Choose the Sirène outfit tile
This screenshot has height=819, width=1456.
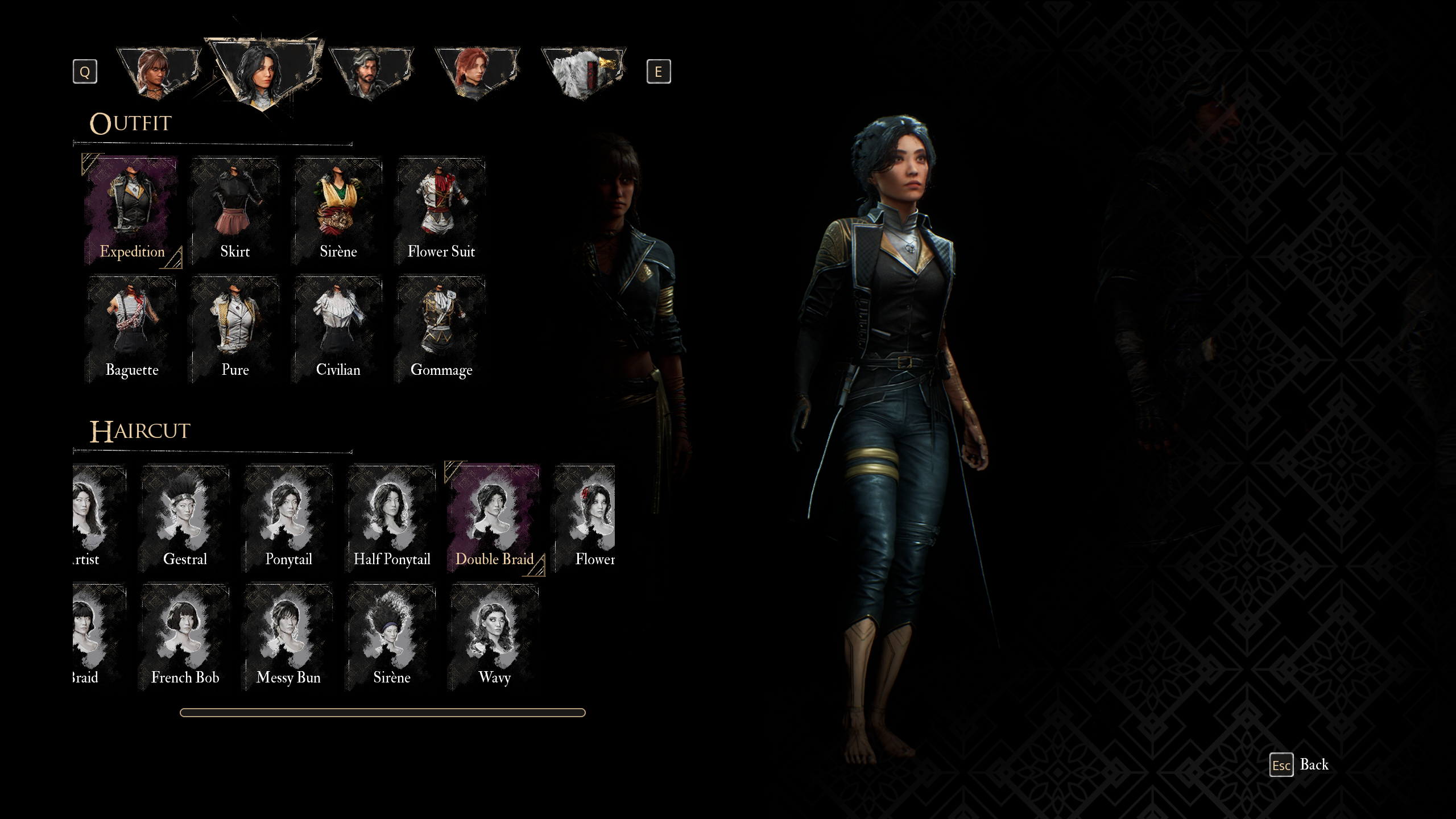tap(338, 210)
